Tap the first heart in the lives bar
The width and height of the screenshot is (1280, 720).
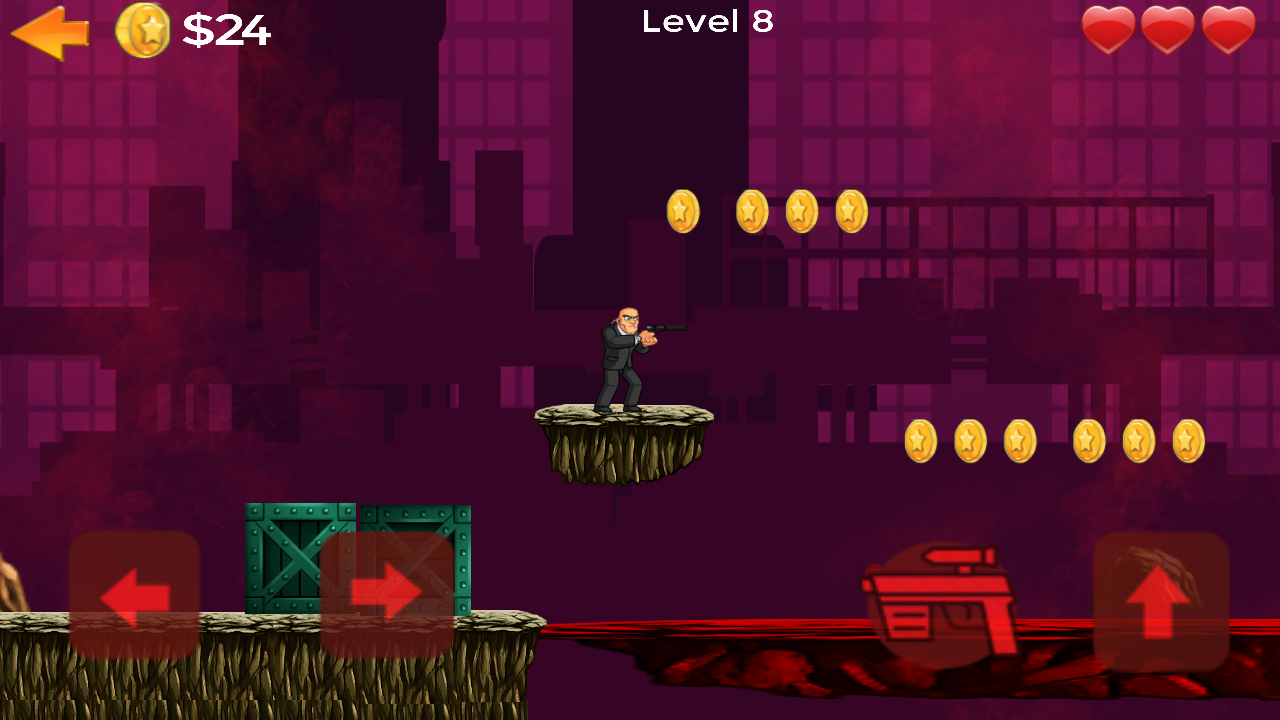click(1108, 27)
